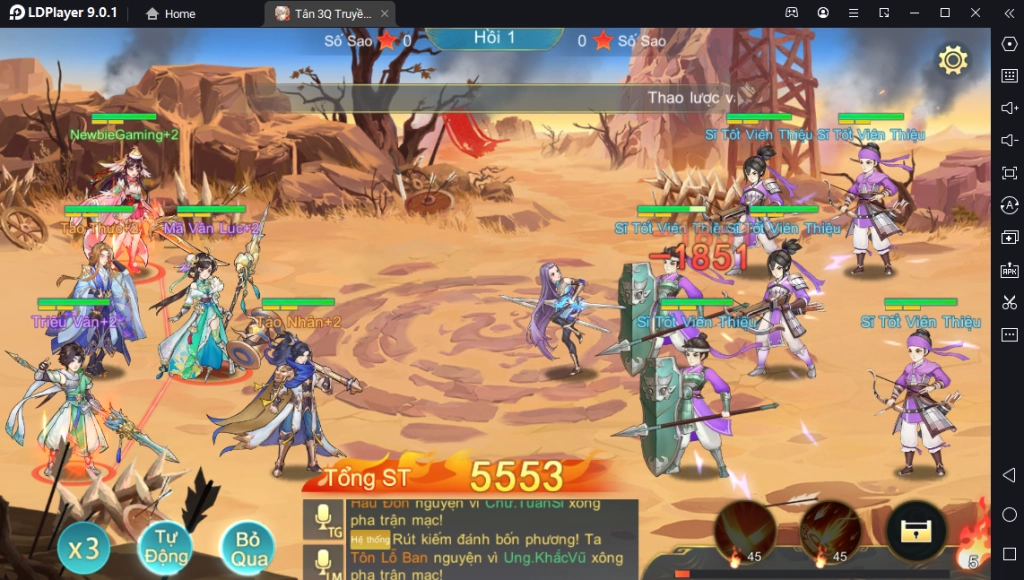Viewport: 1024px width, 580px height.
Task: Switch to the LDPlayer Home tab
Action: [x=171, y=14]
